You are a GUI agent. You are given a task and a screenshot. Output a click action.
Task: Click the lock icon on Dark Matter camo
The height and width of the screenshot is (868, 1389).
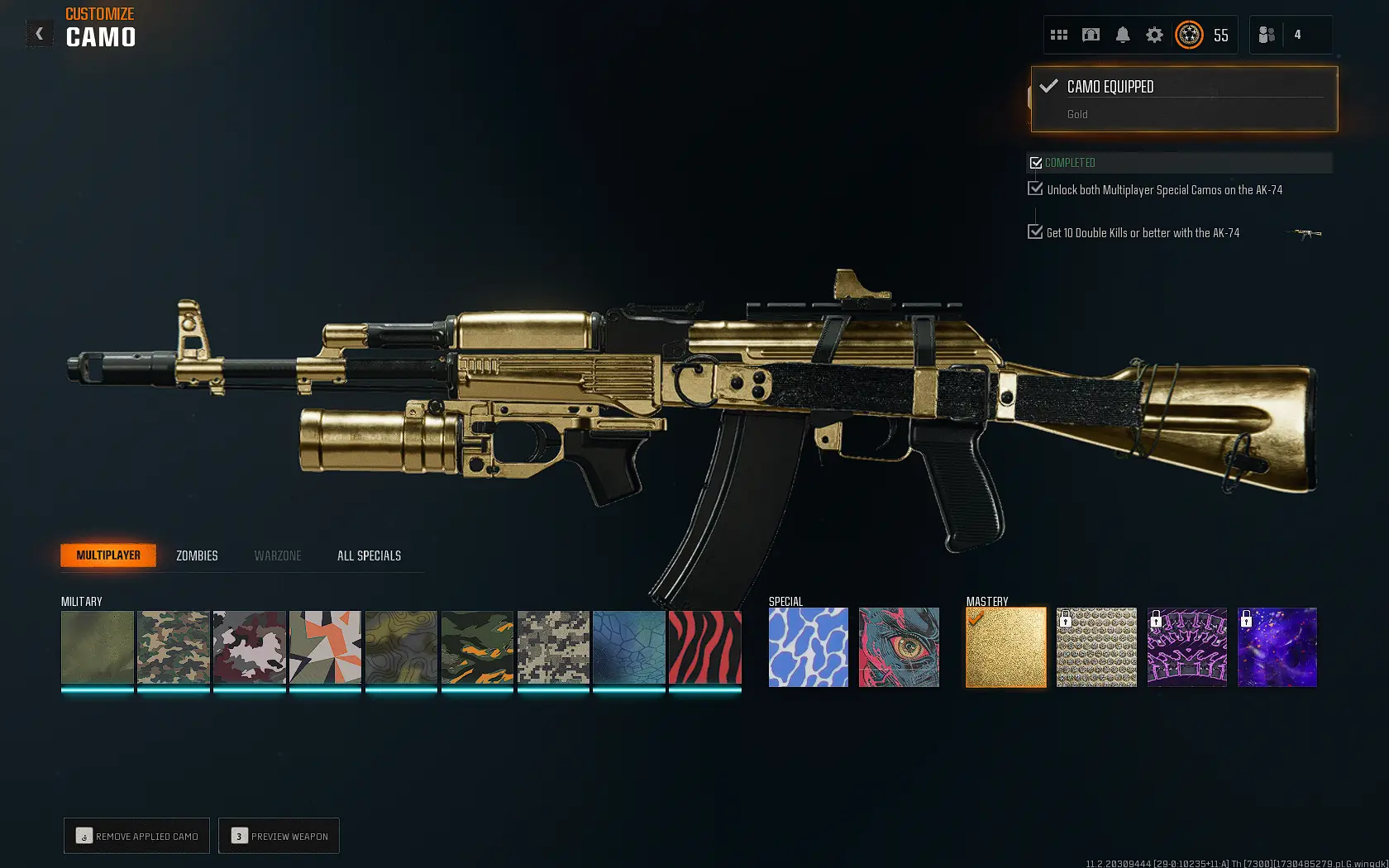click(x=1246, y=618)
